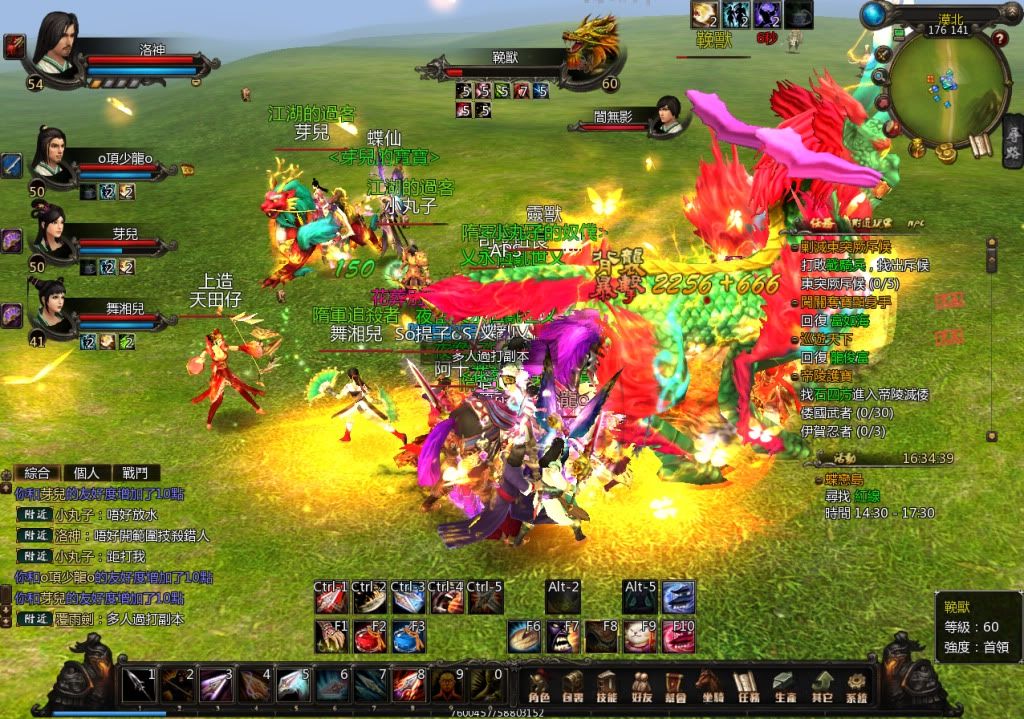The width and height of the screenshot is (1024, 719).
Task: Switch to the 個人 chat tab
Action: 86,473
